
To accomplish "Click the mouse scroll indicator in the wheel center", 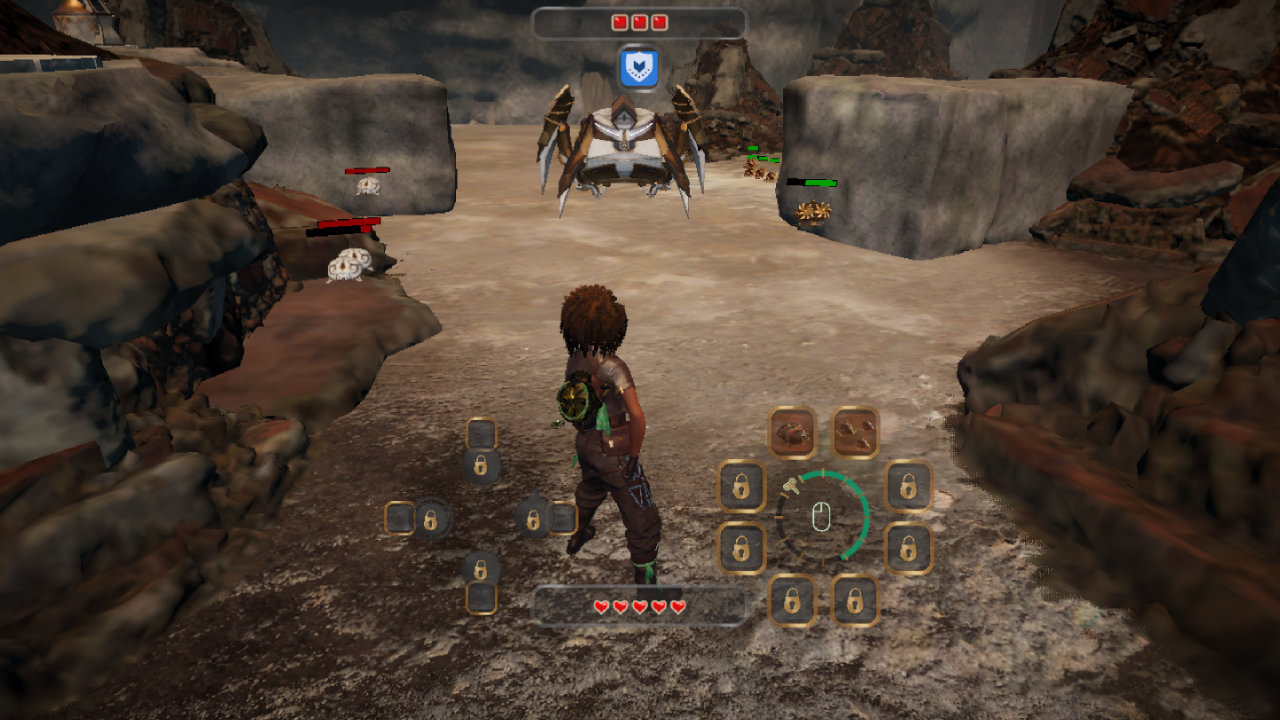I will 822,518.
